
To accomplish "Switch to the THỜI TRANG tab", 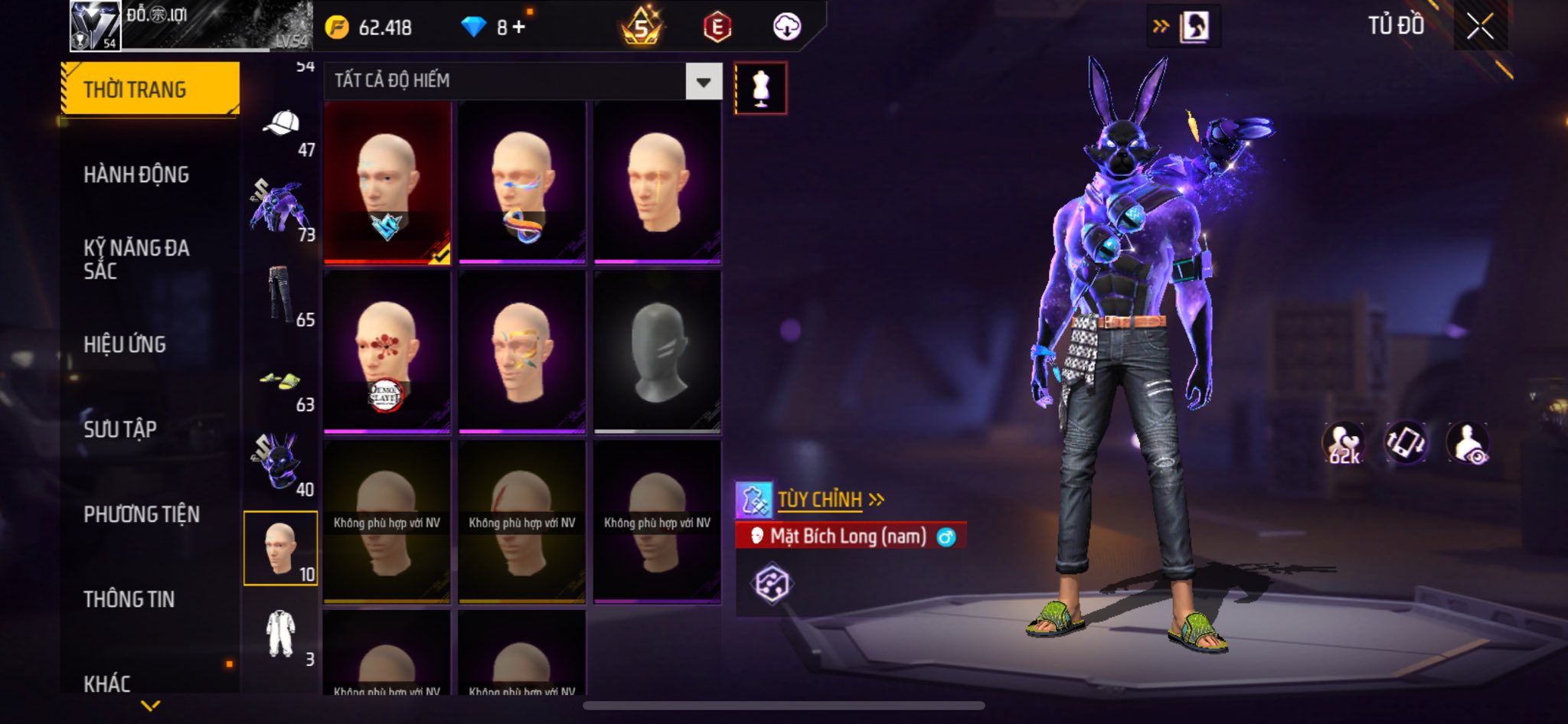I will [x=150, y=90].
